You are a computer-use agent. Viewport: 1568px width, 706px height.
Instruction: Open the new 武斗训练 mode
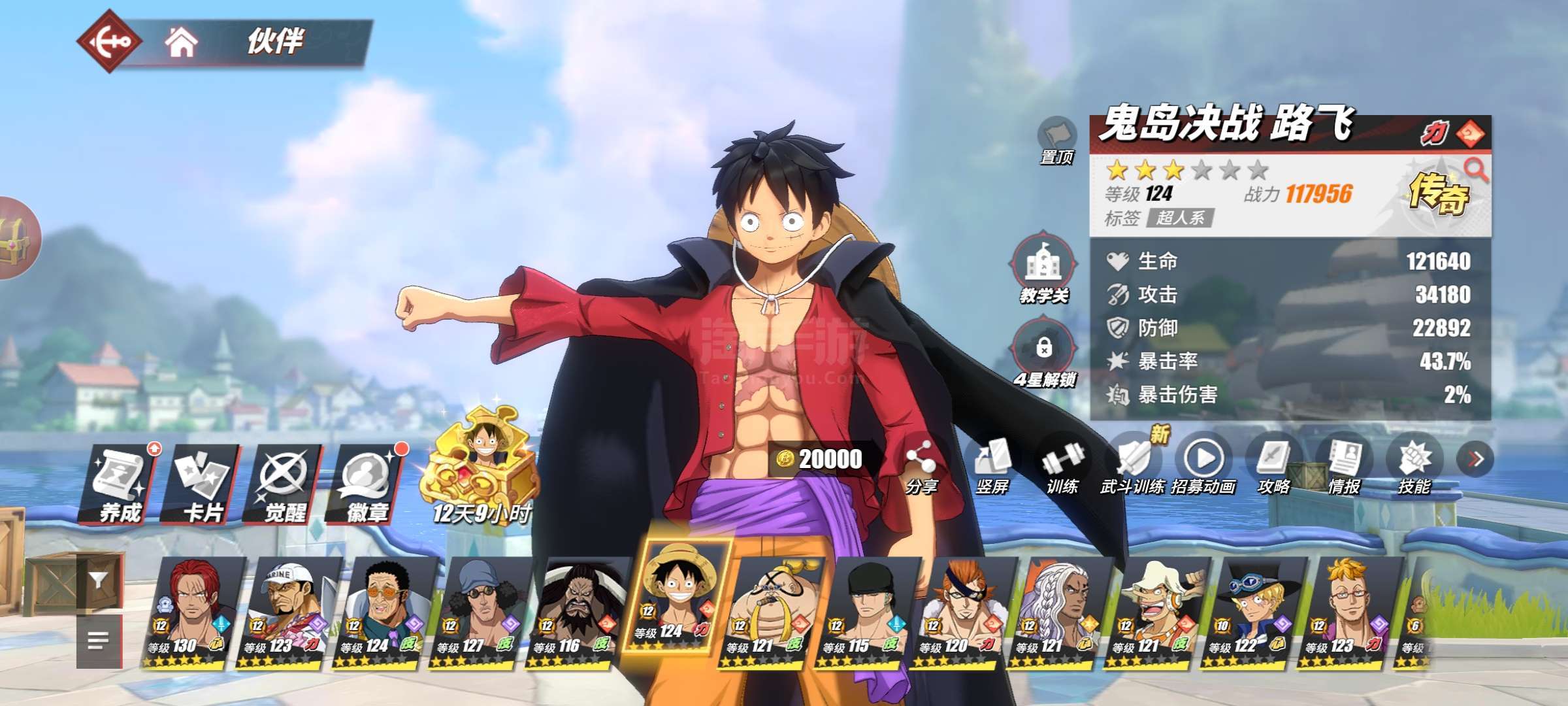point(1133,465)
